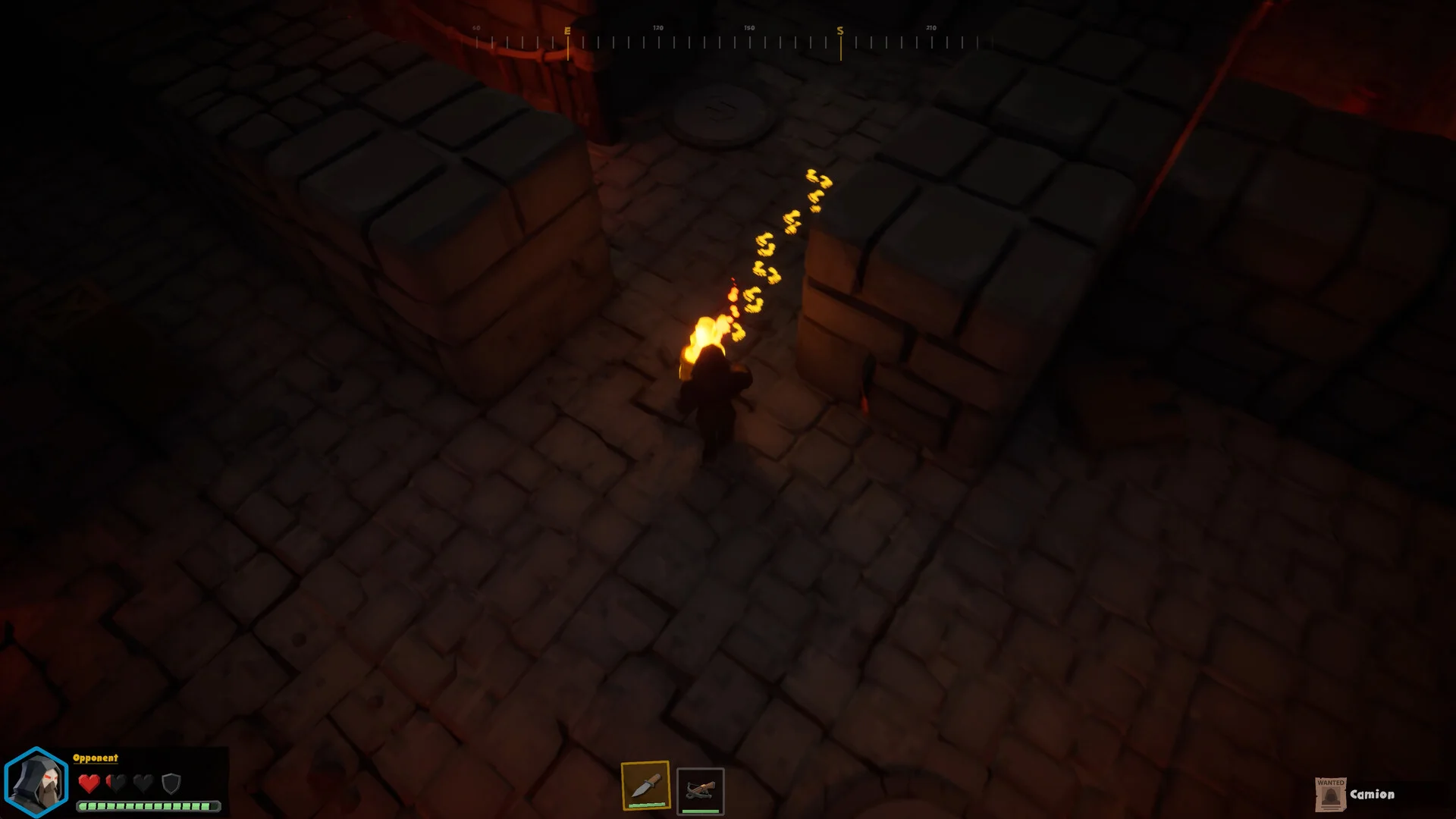Click the compass bar's E marker
Viewport: 1456px width, 819px height.
coord(567,31)
